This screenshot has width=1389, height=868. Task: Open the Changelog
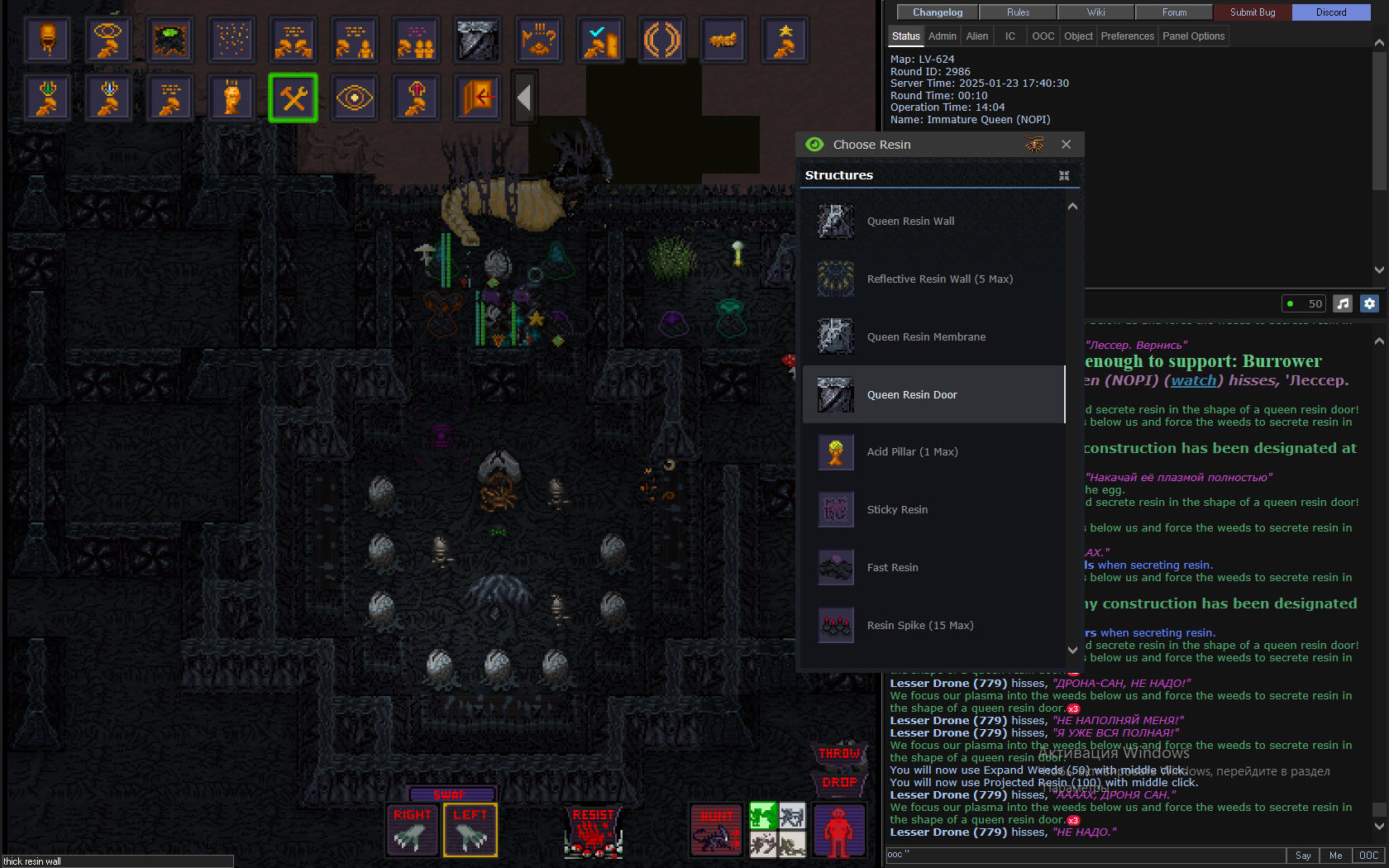coord(937,12)
